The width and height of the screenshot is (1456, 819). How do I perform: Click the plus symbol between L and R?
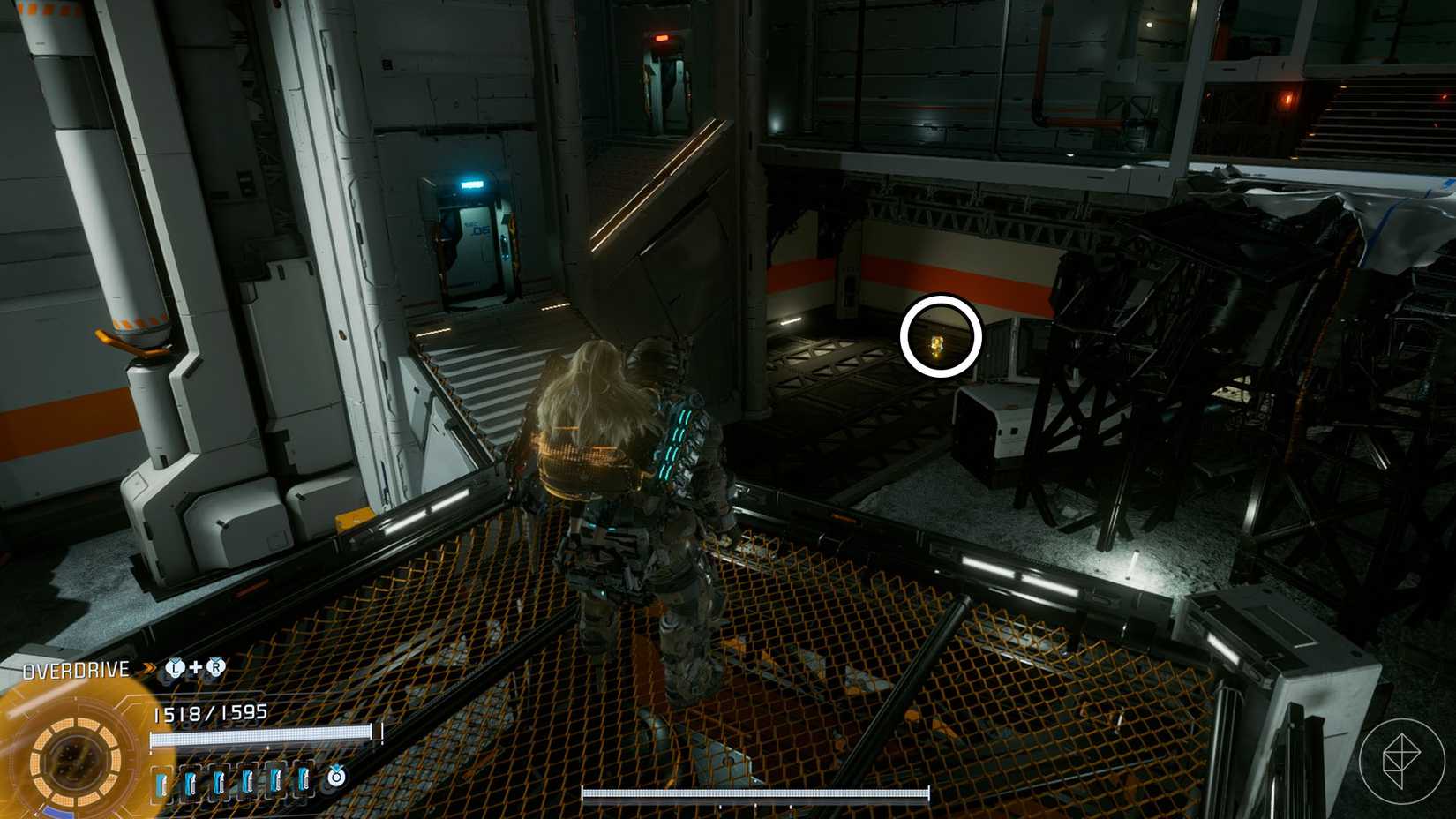[196, 668]
